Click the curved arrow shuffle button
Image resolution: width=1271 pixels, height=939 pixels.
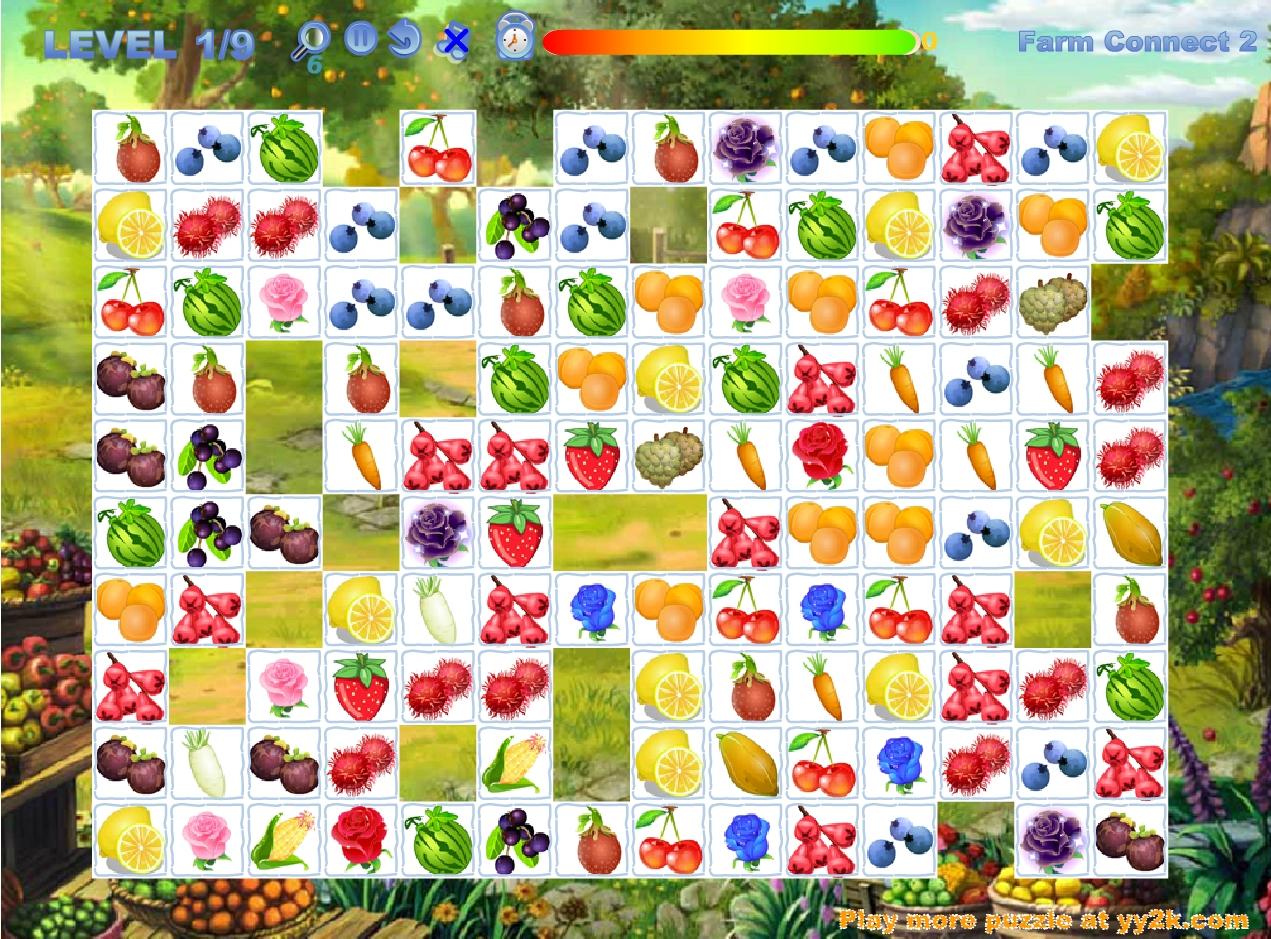(x=403, y=40)
